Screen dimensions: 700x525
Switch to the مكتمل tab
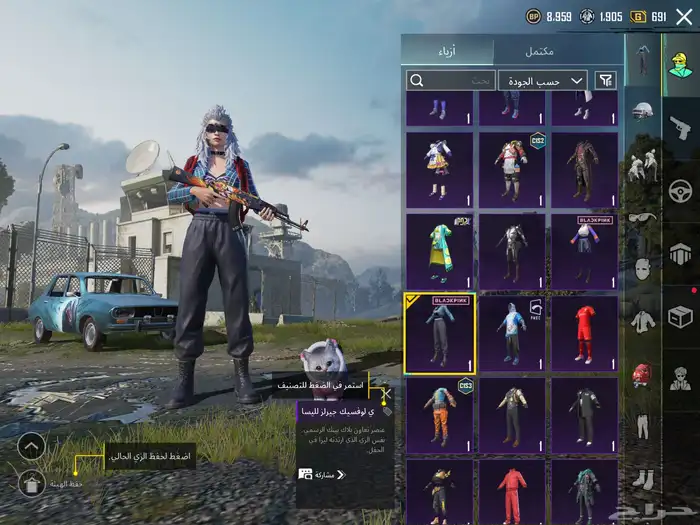pos(566,51)
